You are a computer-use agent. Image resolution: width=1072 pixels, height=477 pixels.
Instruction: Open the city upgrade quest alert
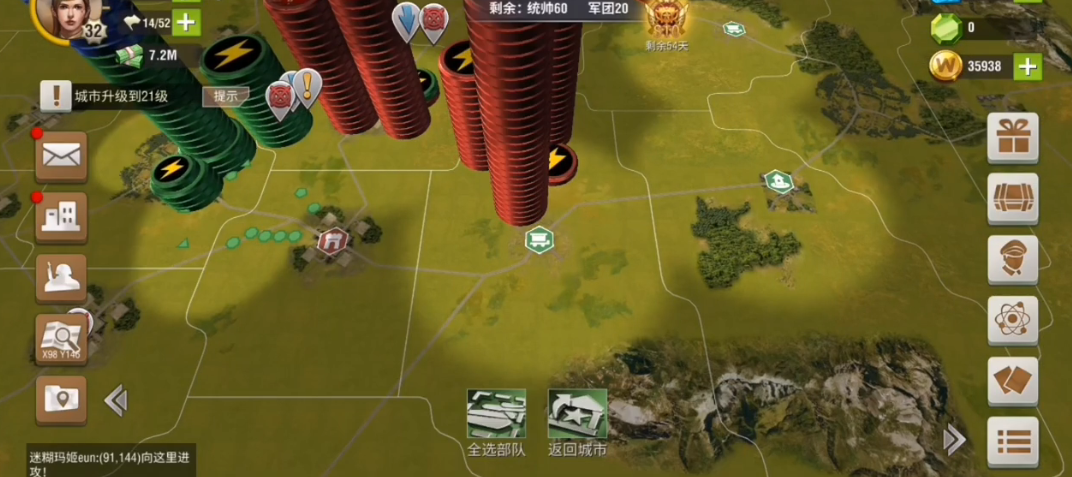pos(56,96)
